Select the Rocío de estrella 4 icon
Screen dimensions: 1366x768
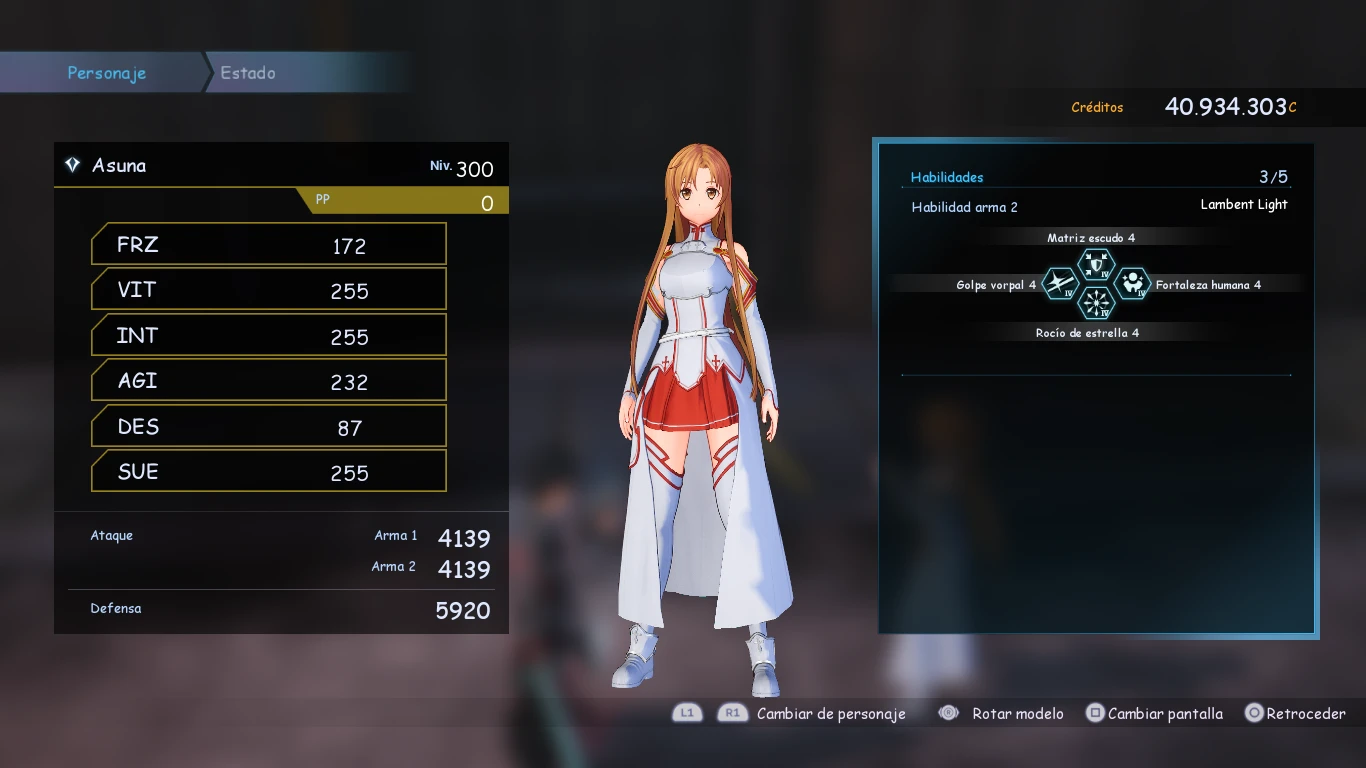pos(1096,303)
